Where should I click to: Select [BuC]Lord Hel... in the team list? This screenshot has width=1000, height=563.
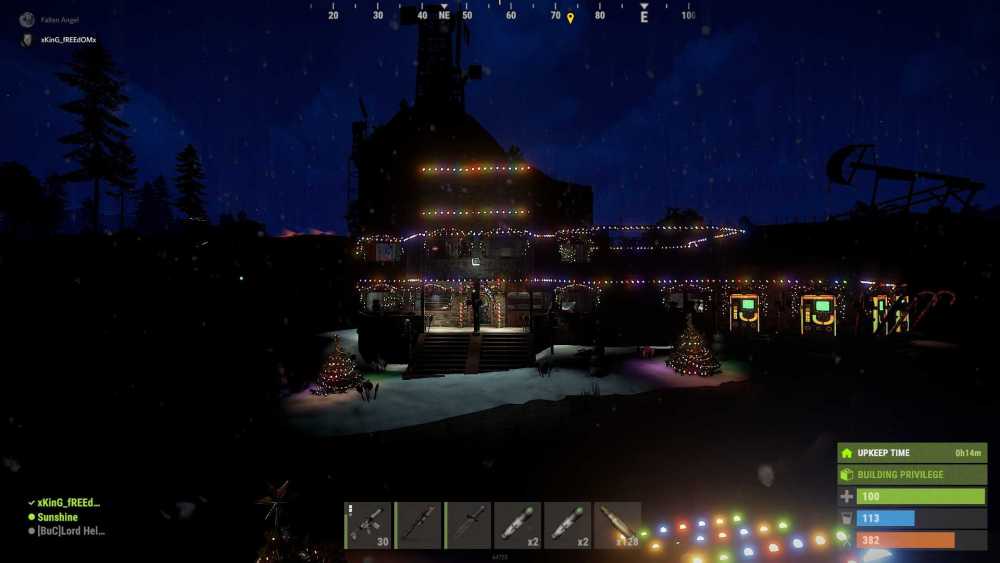click(70, 531)
